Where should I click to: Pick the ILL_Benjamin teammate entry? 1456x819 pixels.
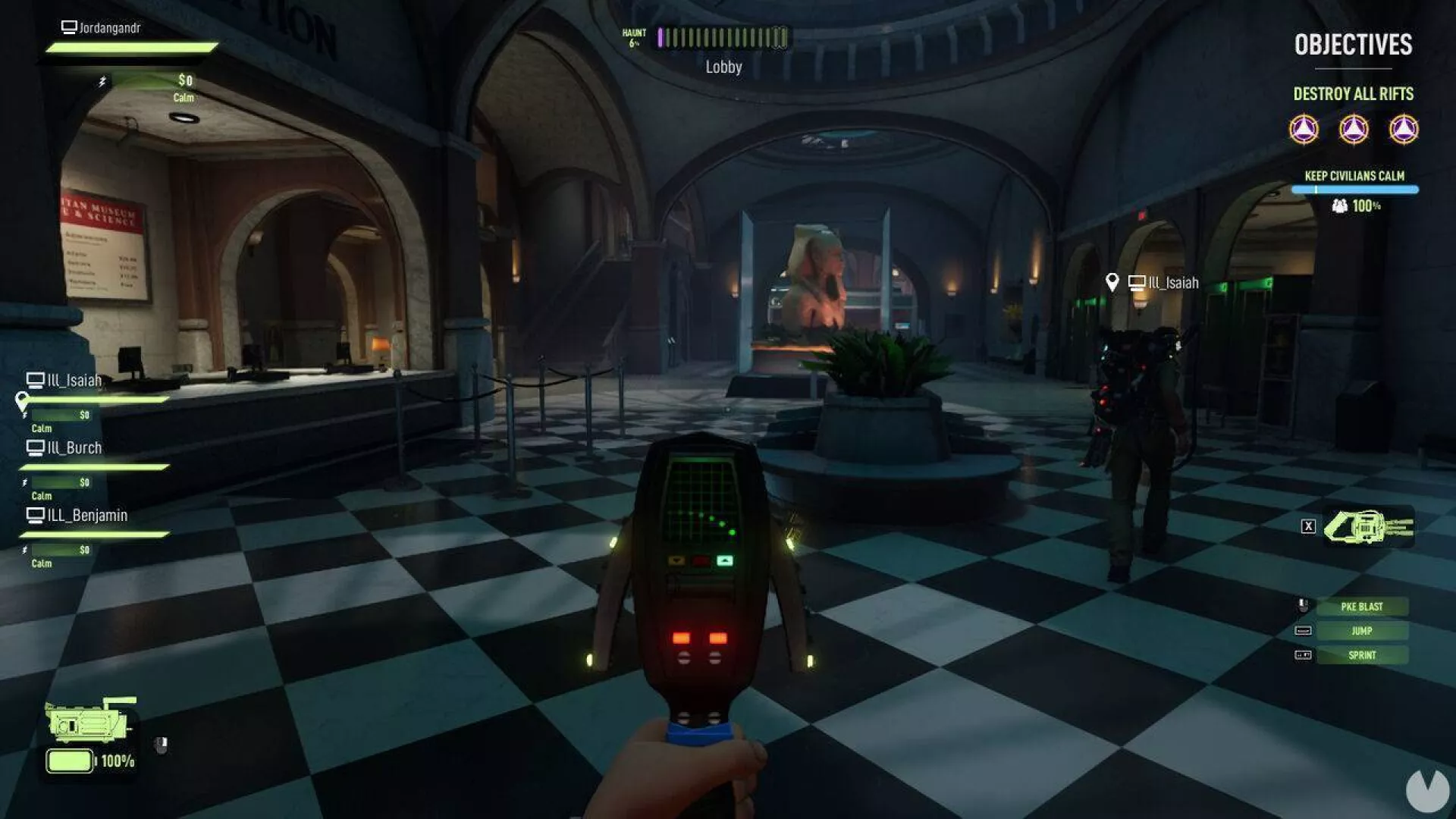point(86,516)
